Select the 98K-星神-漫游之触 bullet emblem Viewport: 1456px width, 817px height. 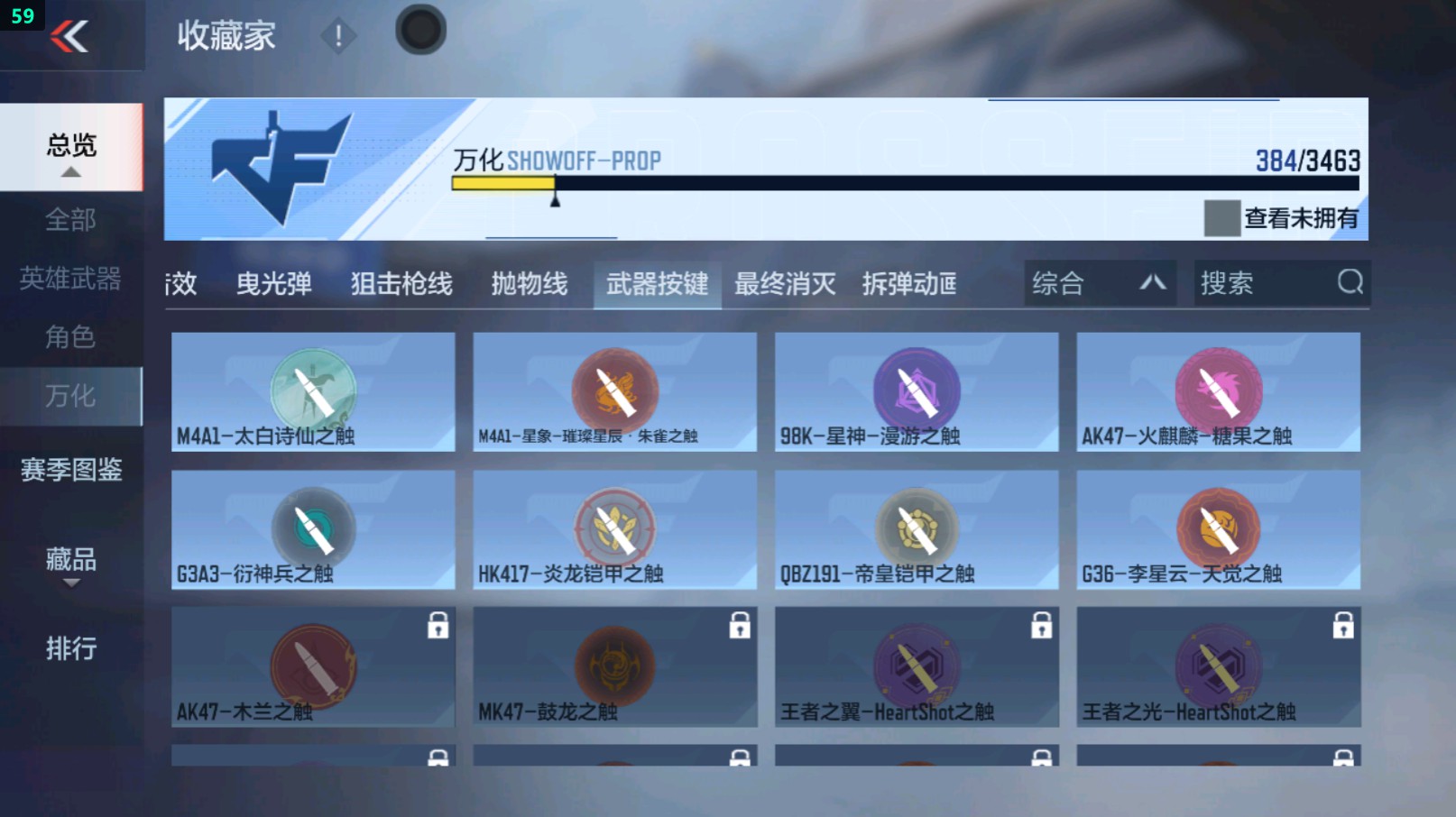coord(916,390)
